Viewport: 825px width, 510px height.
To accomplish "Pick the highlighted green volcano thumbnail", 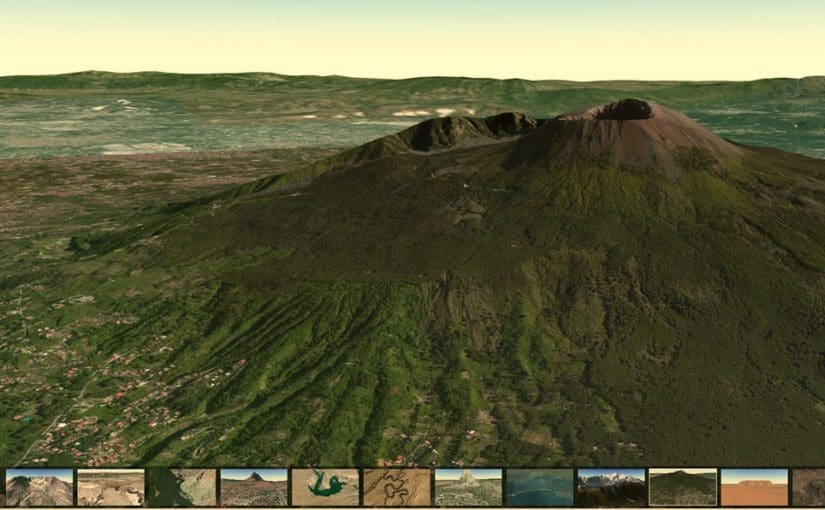I will click(x=683, y=487).
